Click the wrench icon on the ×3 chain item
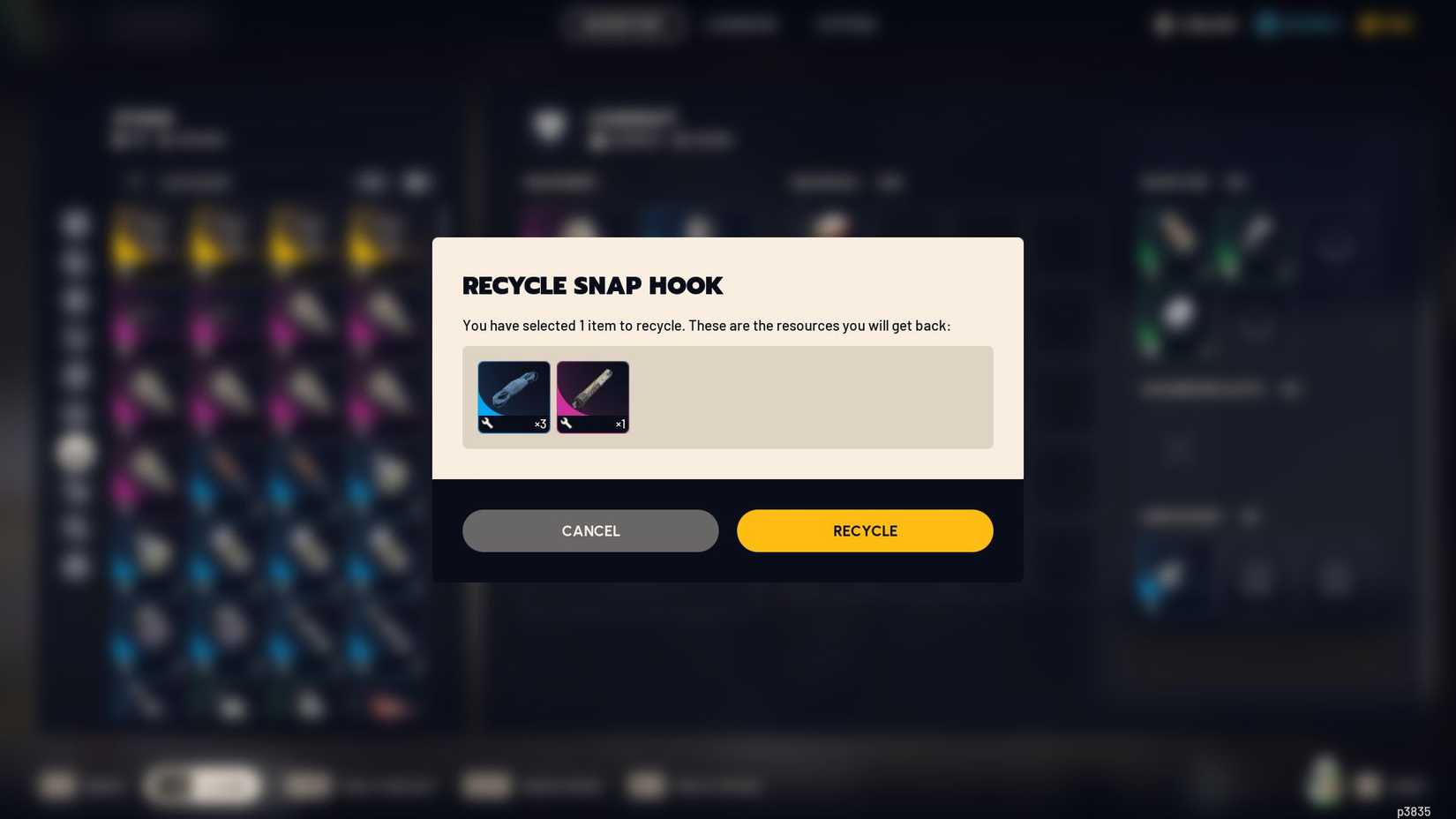Screen dimensions: 1456x819 488,424
